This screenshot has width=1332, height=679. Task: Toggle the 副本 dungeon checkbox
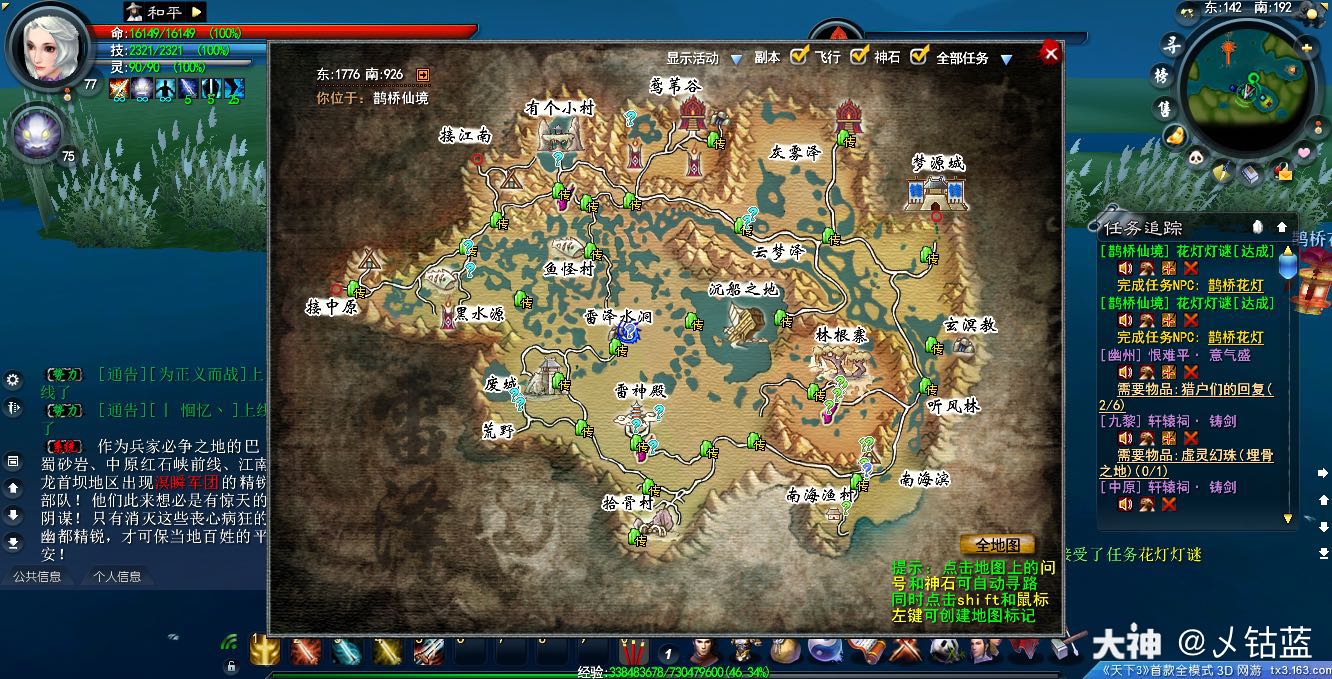799,57
